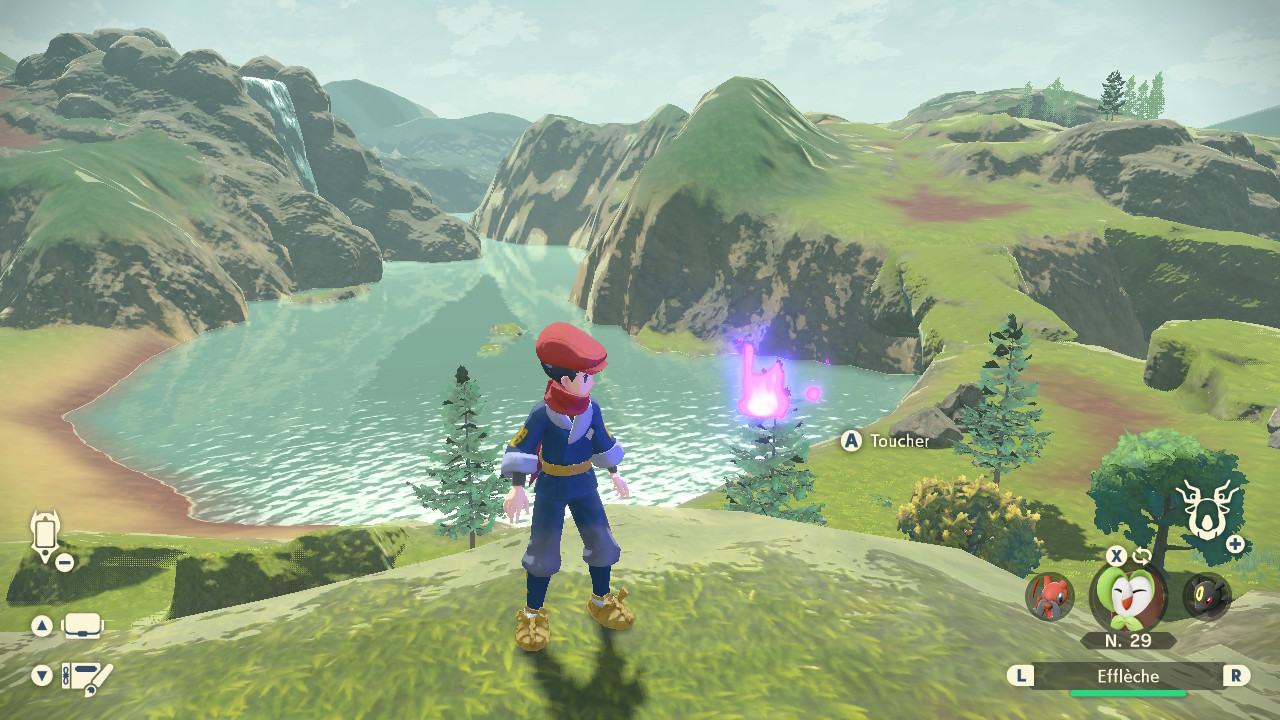
Task: Open the Pokédex notebook and brush icon
Action: (x=87, y=677)
